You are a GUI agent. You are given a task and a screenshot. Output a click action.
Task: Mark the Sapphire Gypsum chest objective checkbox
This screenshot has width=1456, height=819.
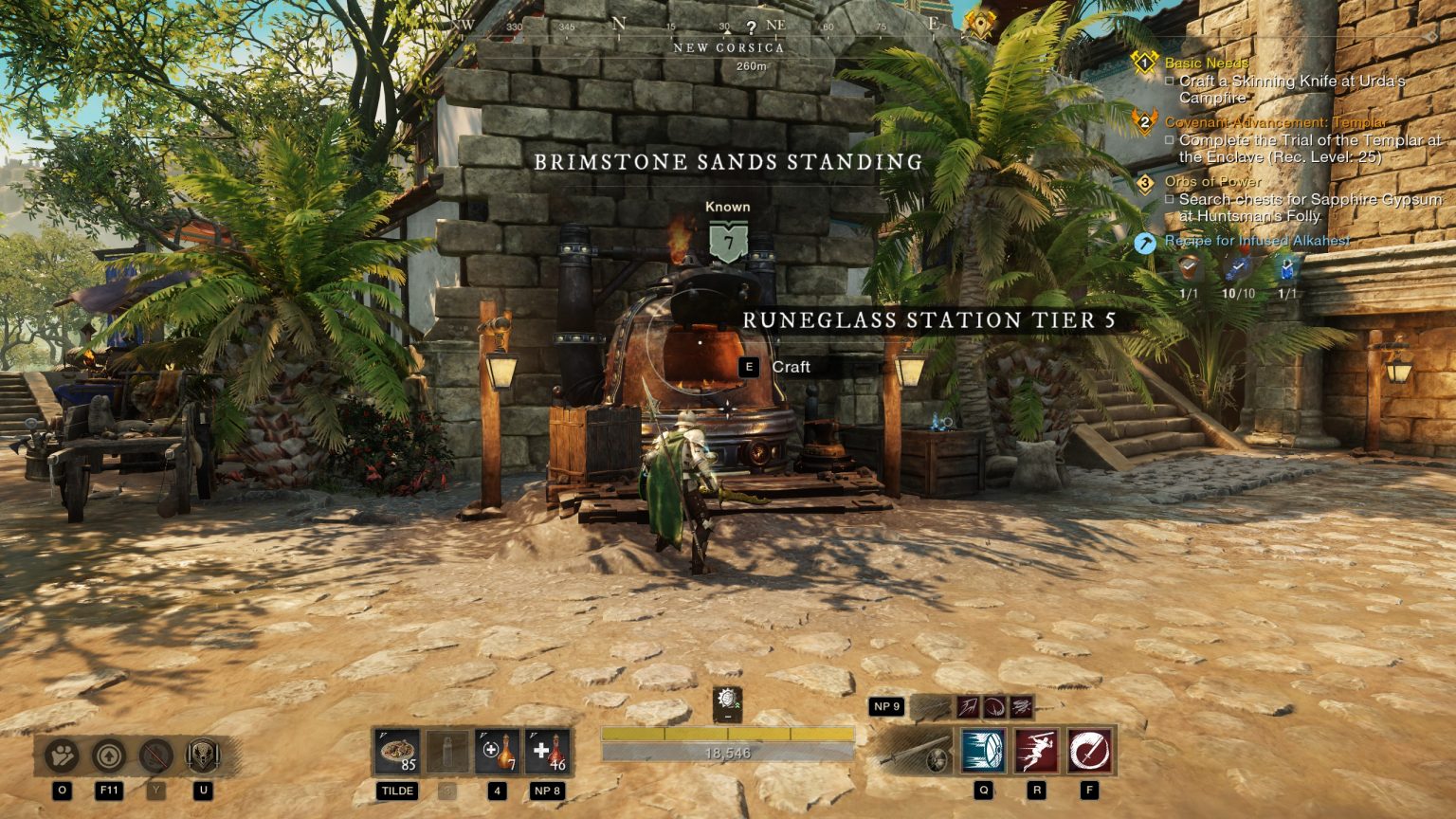pos(1172,199)
